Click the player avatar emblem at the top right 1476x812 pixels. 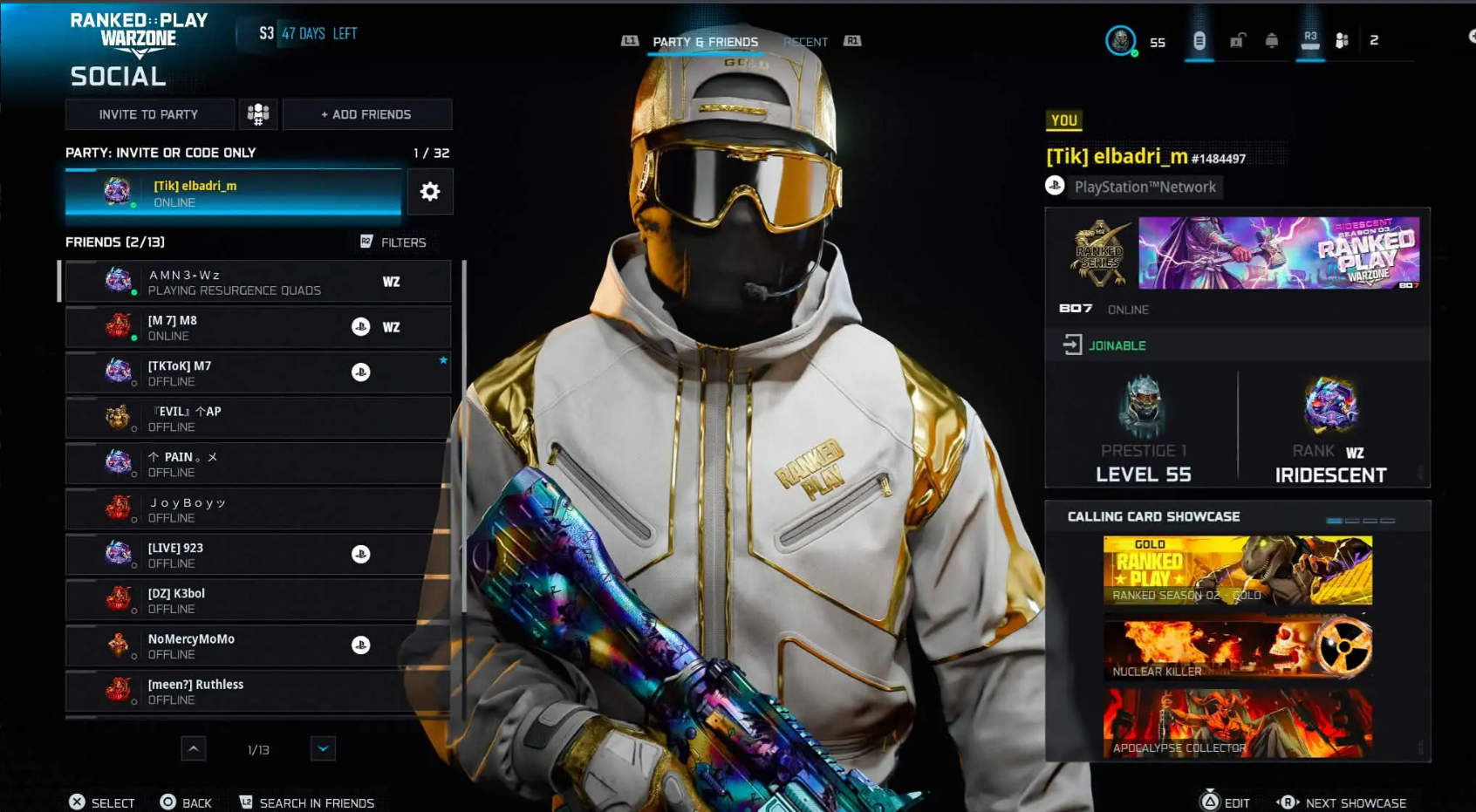click(1120, 39)
